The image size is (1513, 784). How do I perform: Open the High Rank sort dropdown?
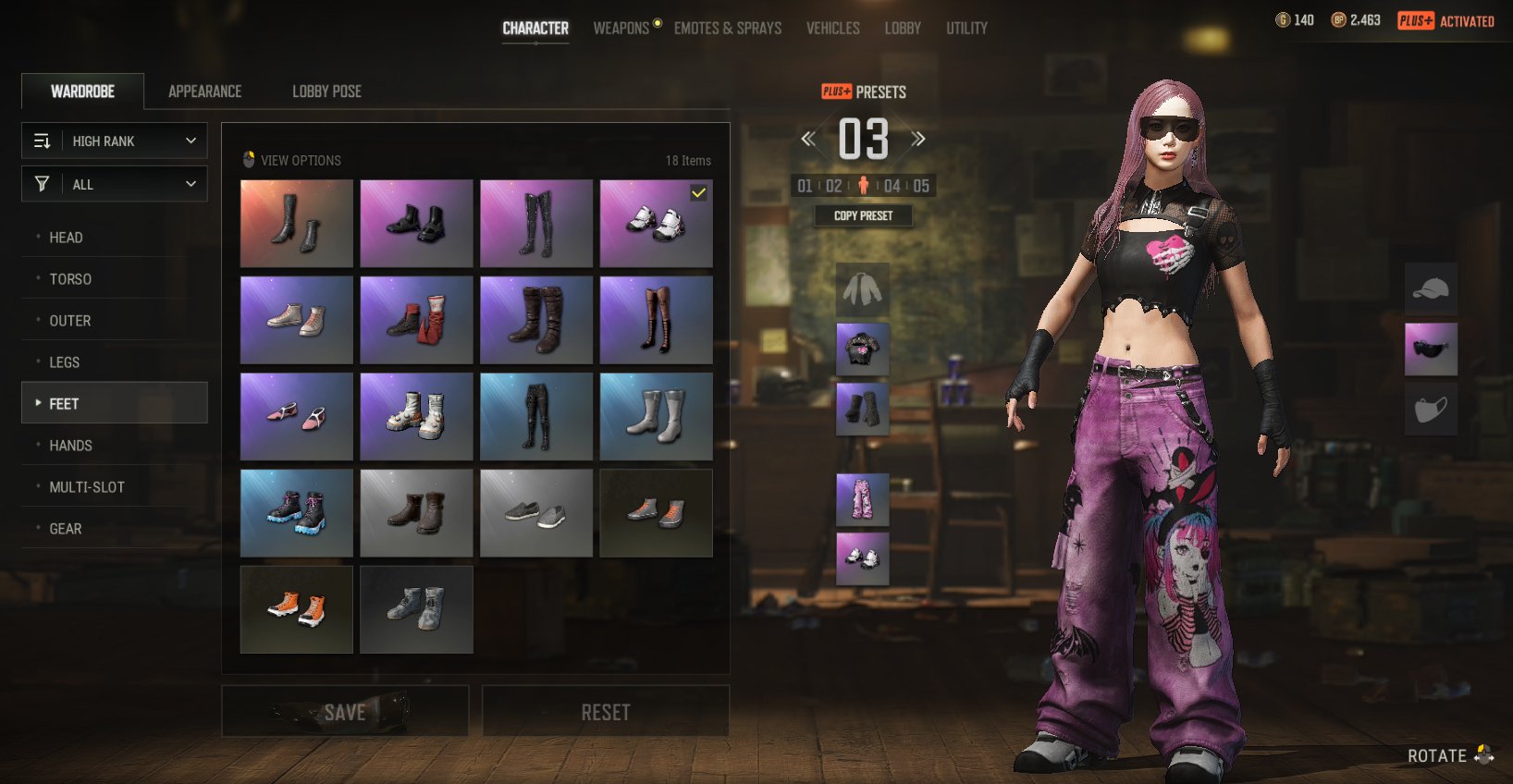click(x=115, y=141)
